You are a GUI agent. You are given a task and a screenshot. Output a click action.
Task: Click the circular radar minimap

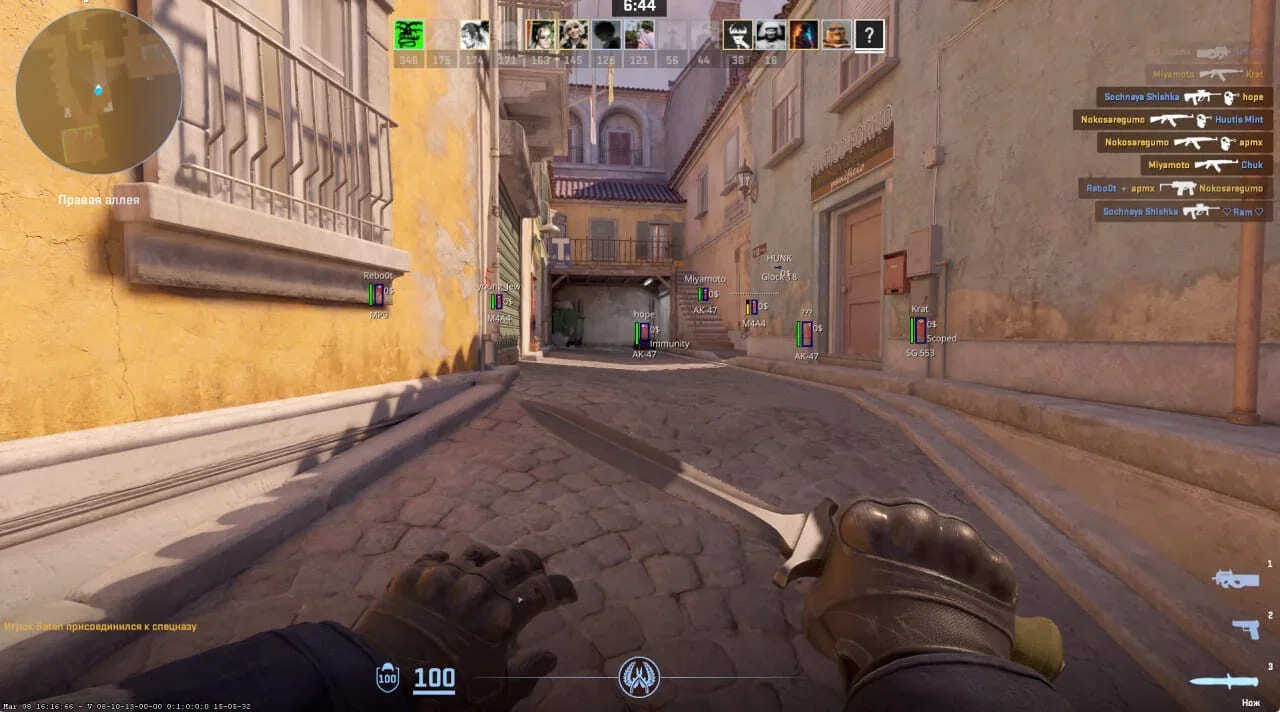98,91
